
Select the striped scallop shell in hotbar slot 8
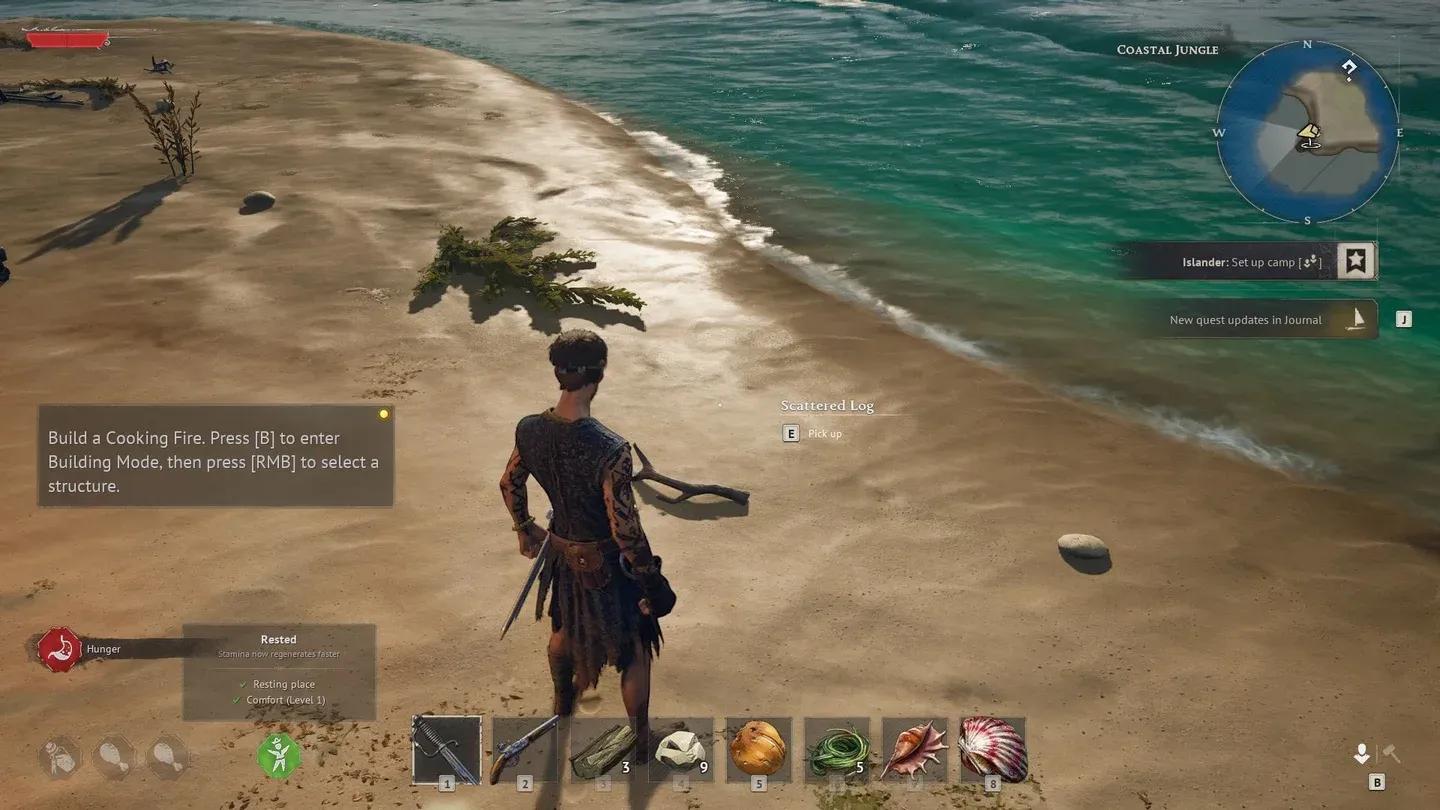click(993, 750)
